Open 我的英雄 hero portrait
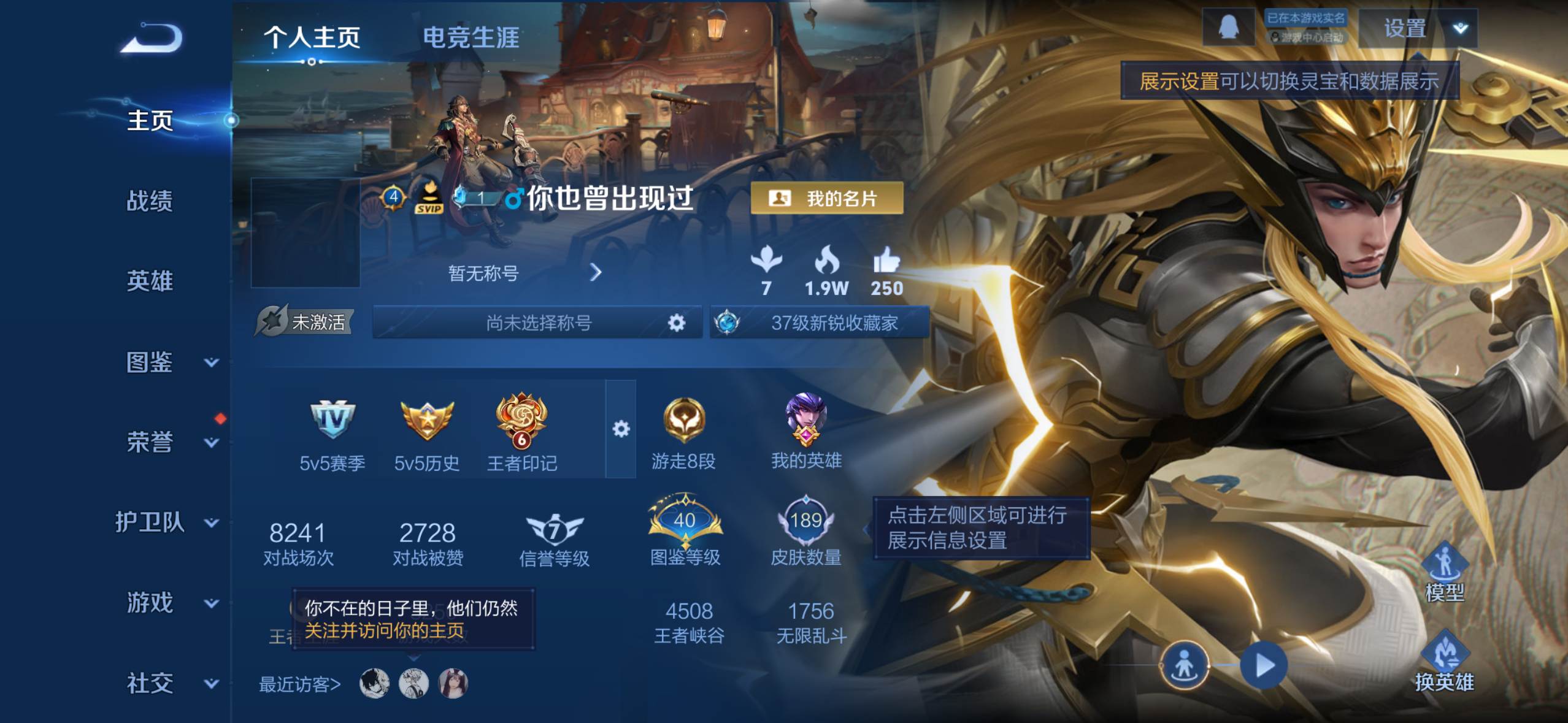1568x723 pixels. click(806, 429)
